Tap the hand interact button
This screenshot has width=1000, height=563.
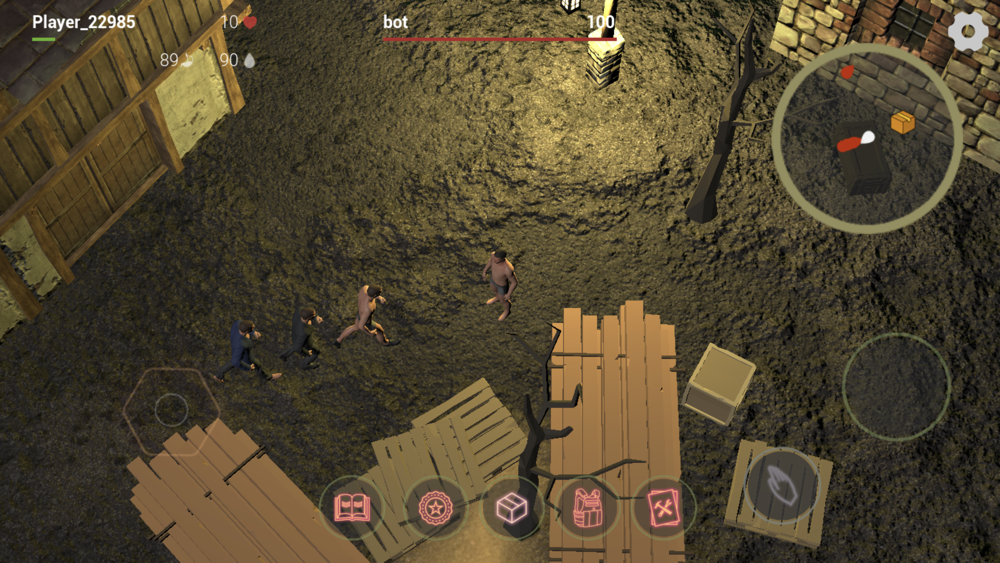pos(783,485)
